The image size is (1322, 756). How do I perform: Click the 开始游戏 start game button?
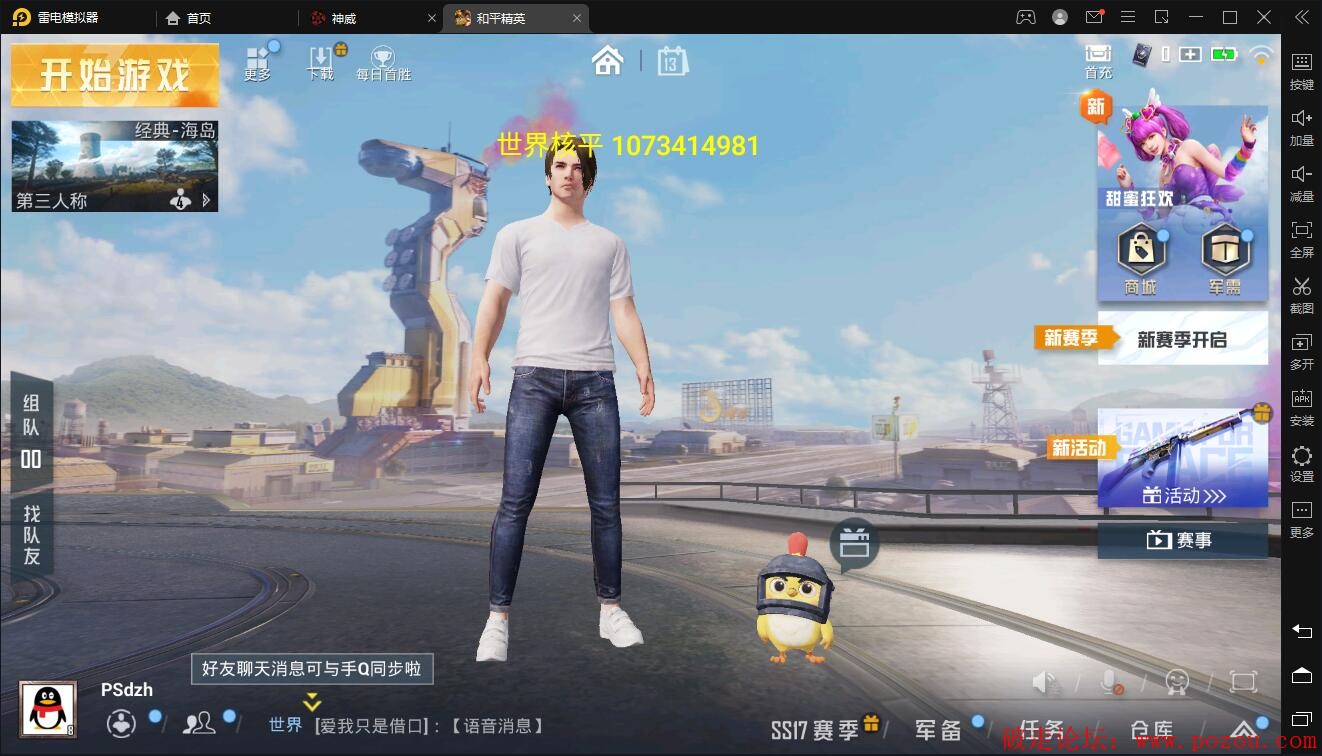115,75
